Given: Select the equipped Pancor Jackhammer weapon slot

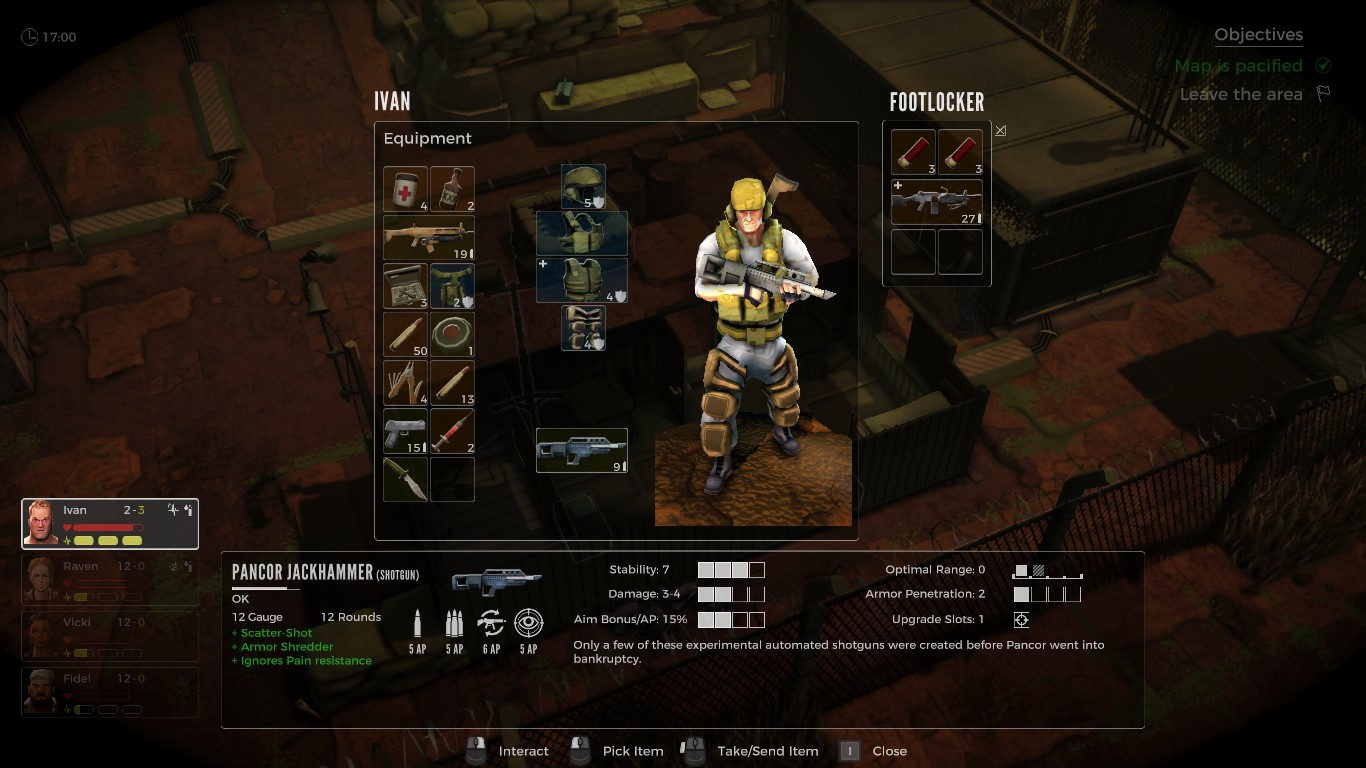Looking at the screenshot, I should point(582,450).
